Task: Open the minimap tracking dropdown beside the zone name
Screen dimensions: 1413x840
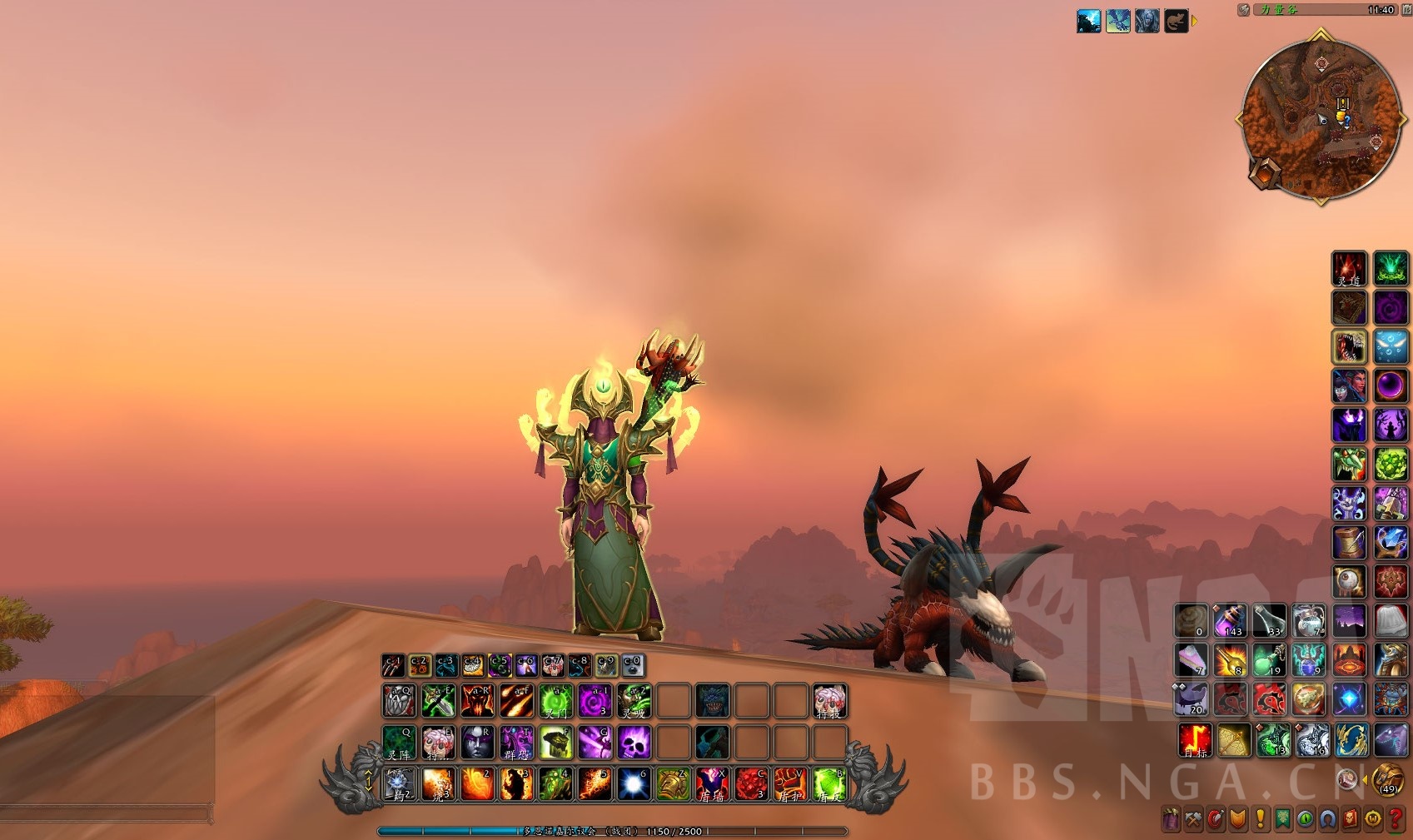Action: point(1244,11)
